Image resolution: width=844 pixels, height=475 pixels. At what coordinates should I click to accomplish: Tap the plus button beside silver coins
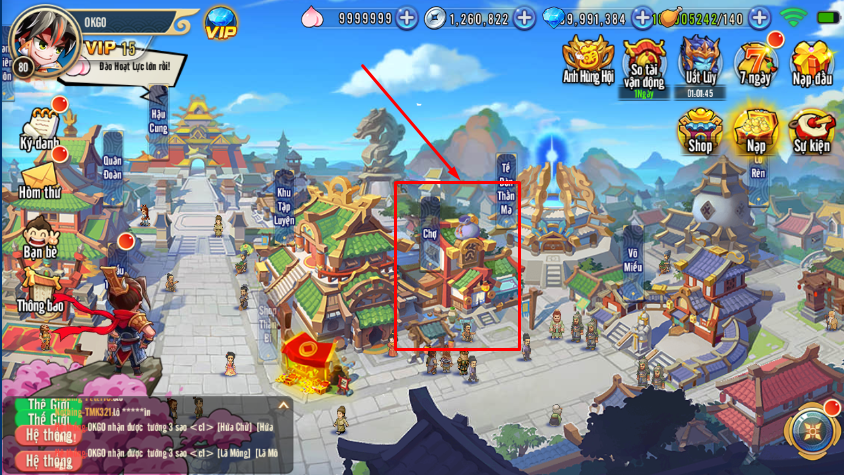pyautogui.click(x=524, y=18)
